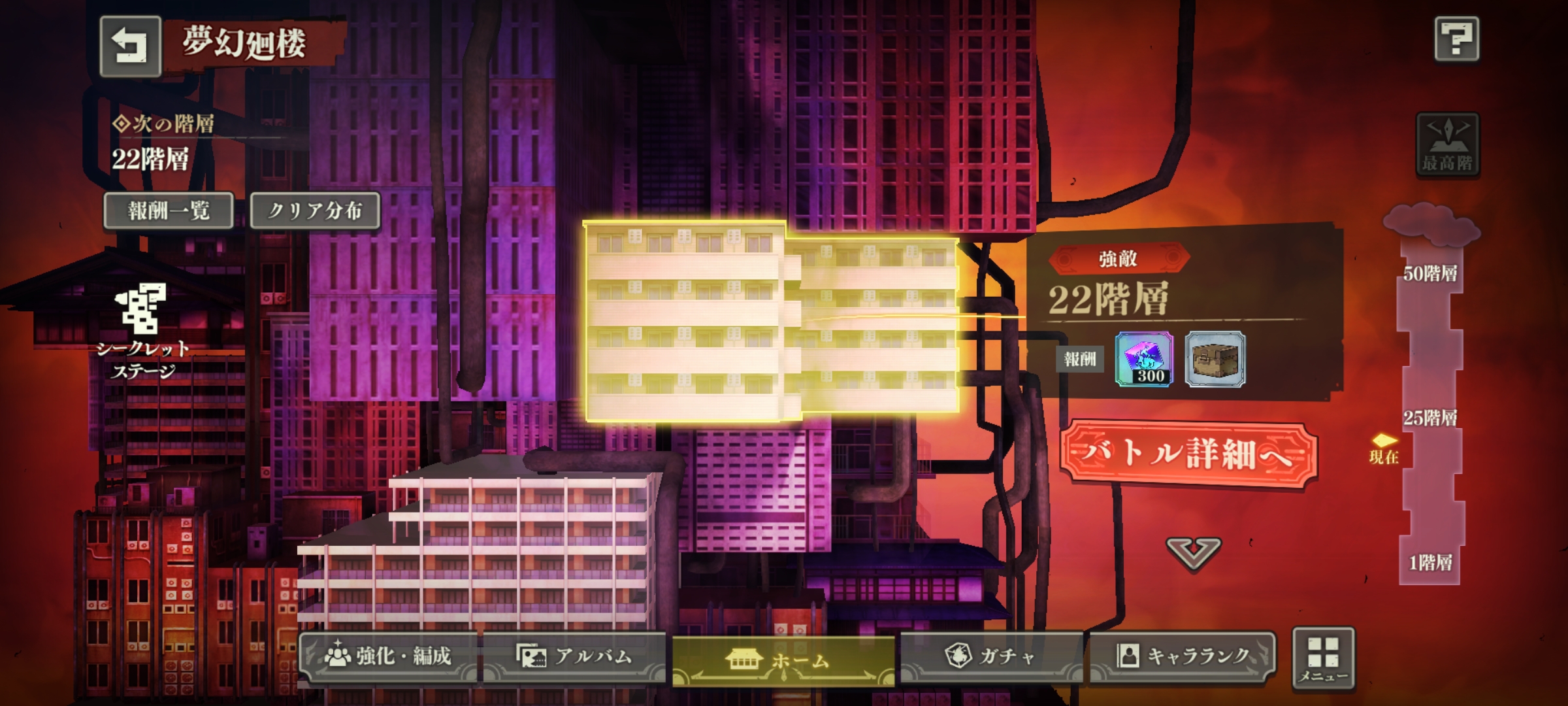
Task: Select the glowing 22階層 floor building
Action: 771,322
